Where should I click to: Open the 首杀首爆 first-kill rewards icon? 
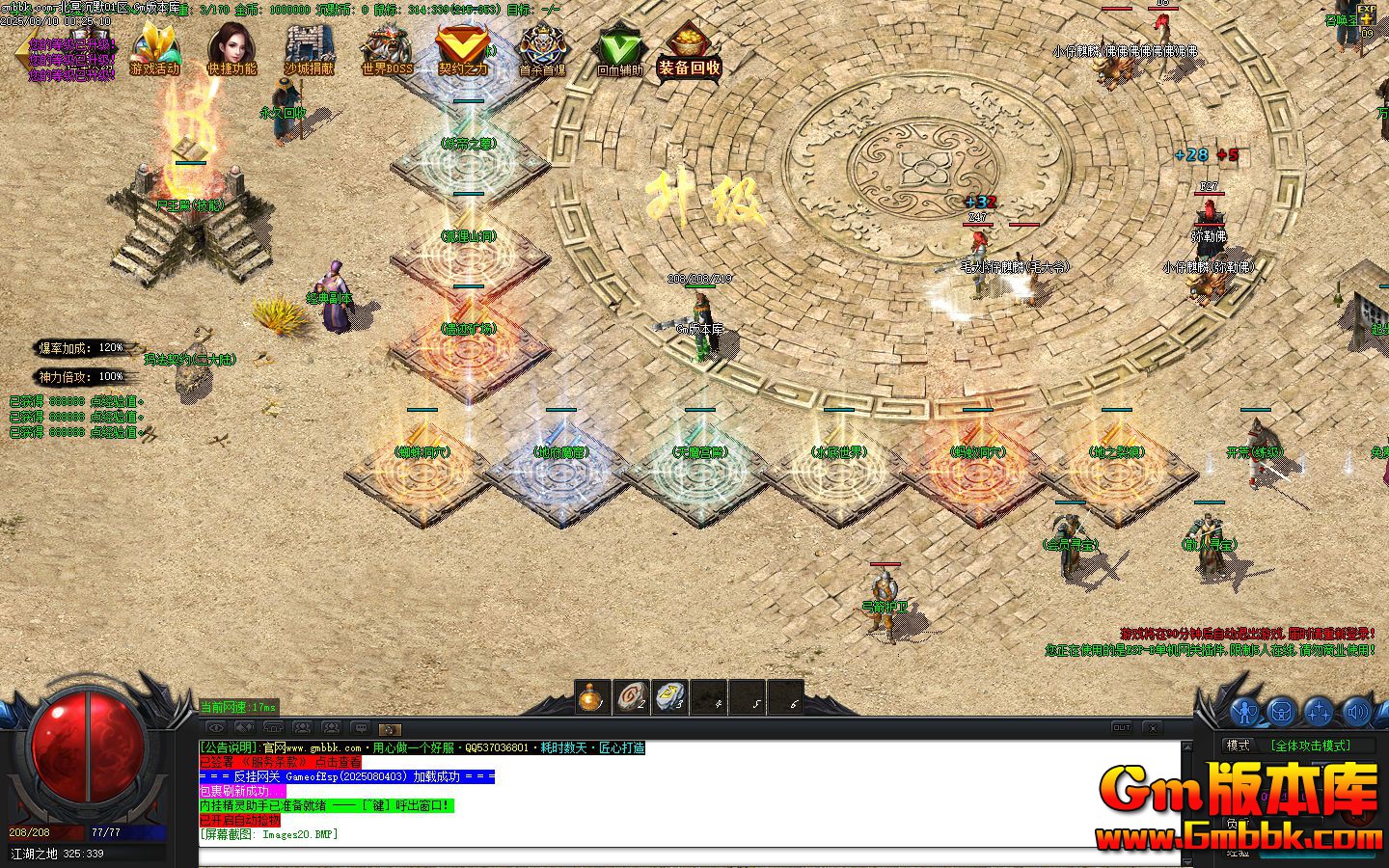[542, 49]
